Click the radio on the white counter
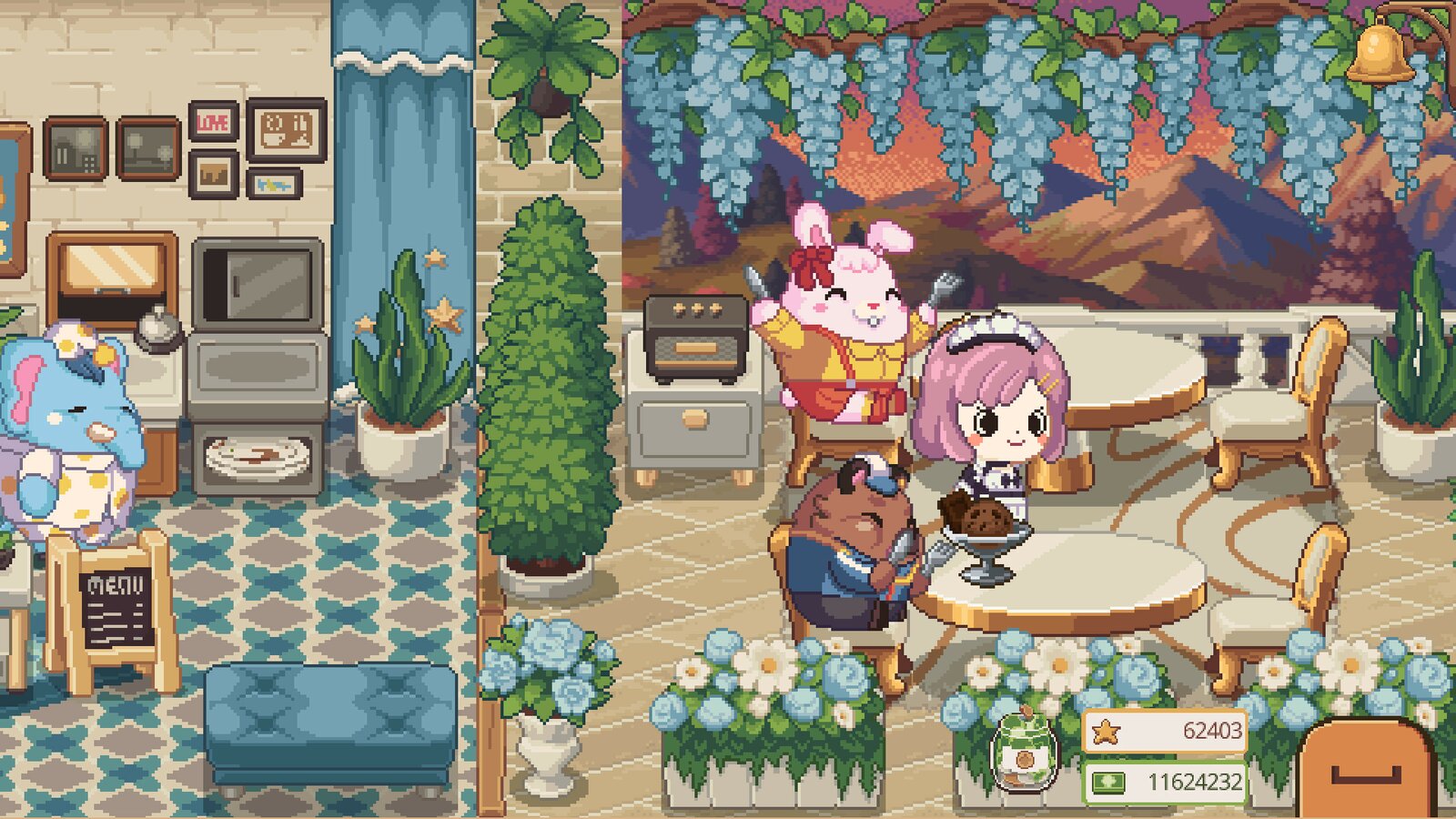Viewport: 1456px width, 819px height. point(695,339)
